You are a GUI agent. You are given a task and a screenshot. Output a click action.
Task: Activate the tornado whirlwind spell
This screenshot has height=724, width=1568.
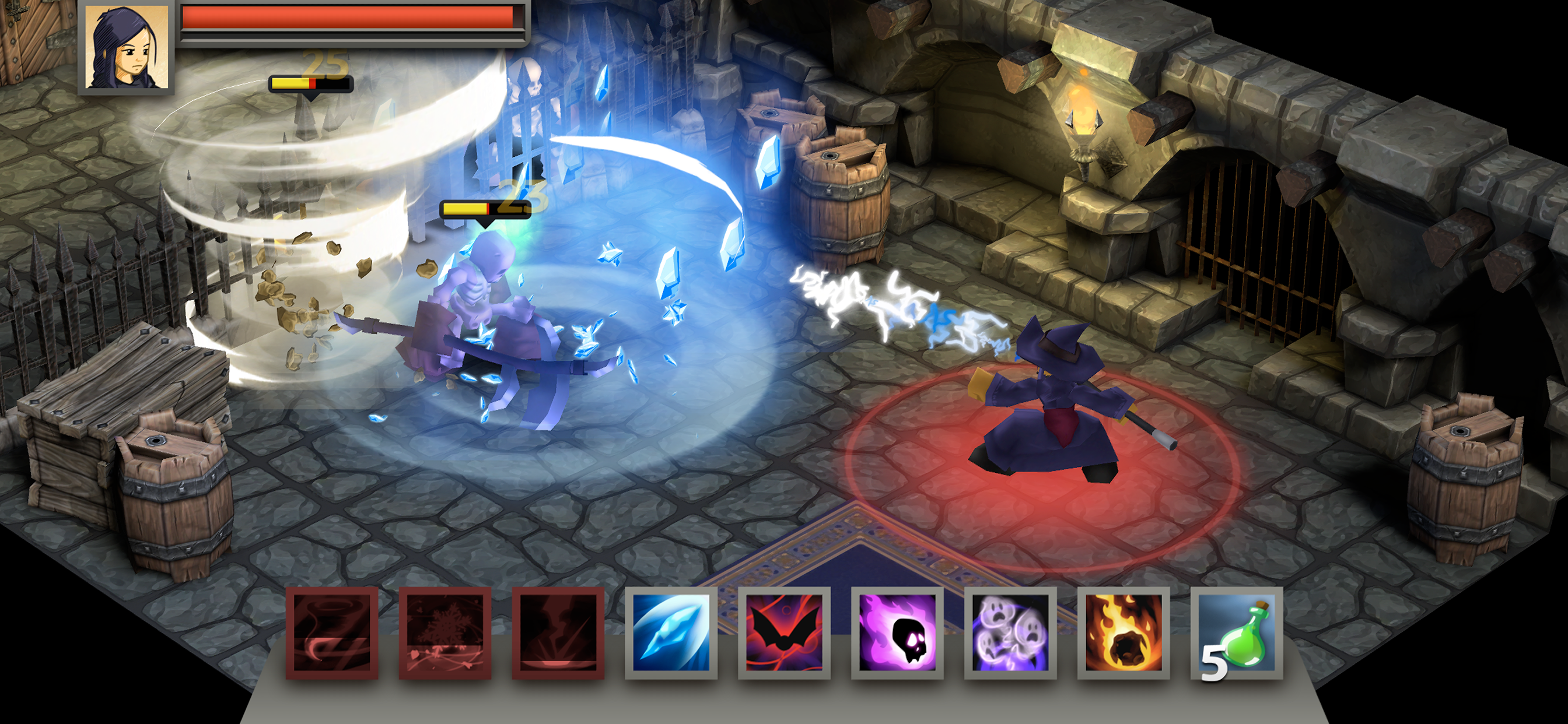tap(332, 632)
